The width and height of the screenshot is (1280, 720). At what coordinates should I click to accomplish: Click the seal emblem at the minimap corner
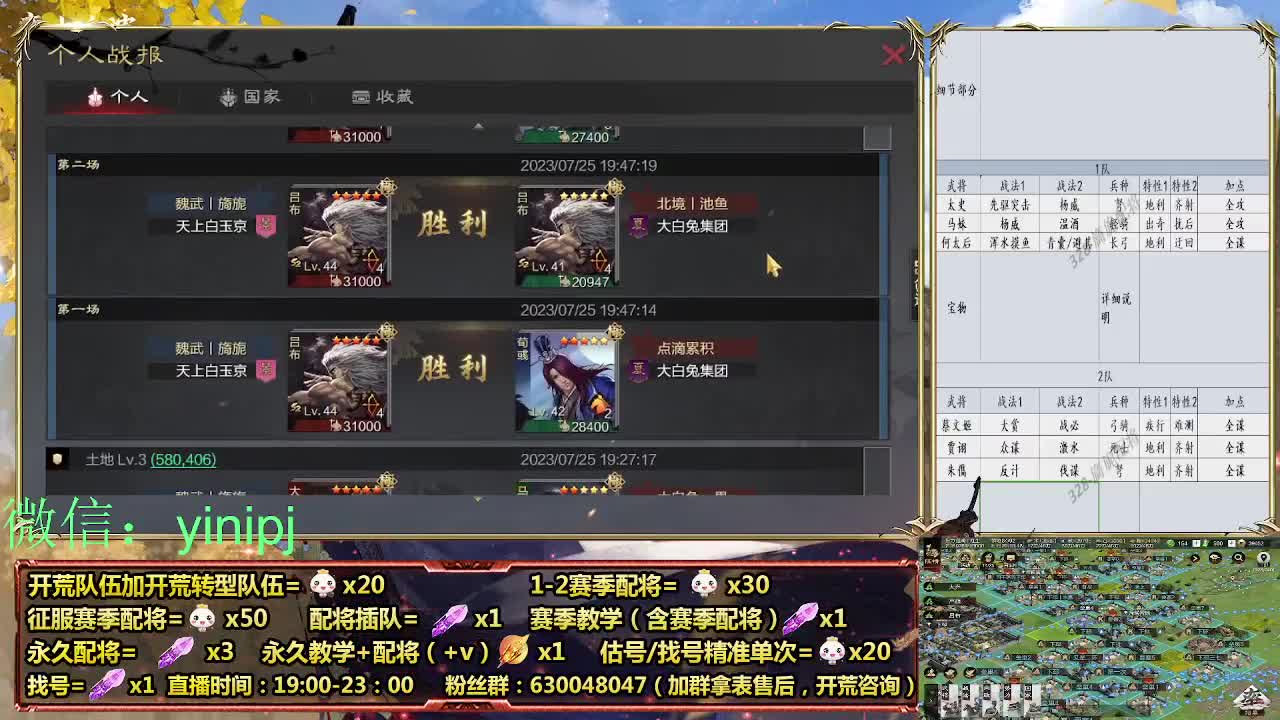tap(1253, 698)
